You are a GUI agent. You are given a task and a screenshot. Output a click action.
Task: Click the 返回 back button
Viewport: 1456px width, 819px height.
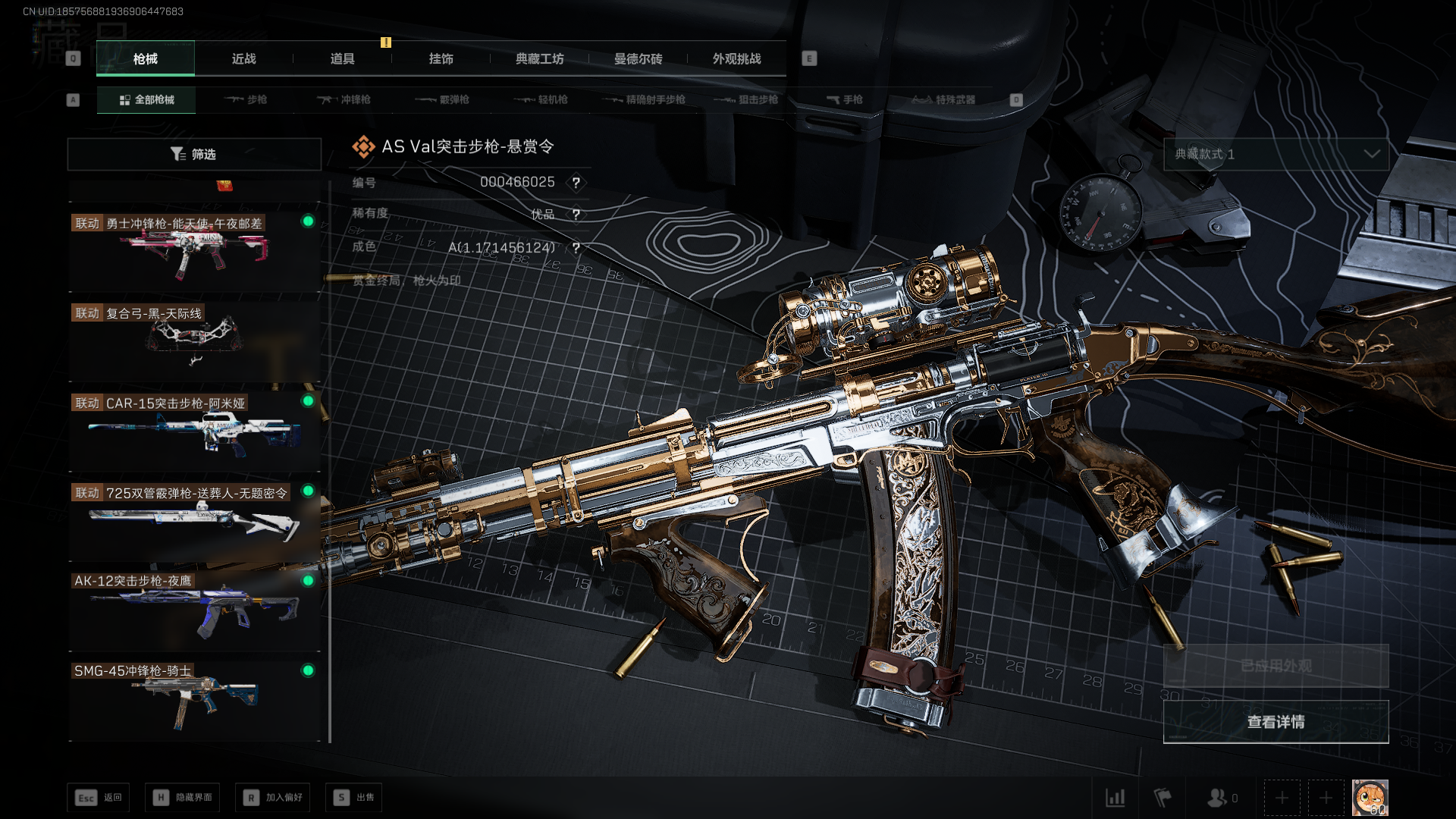(x=99, y=797)
